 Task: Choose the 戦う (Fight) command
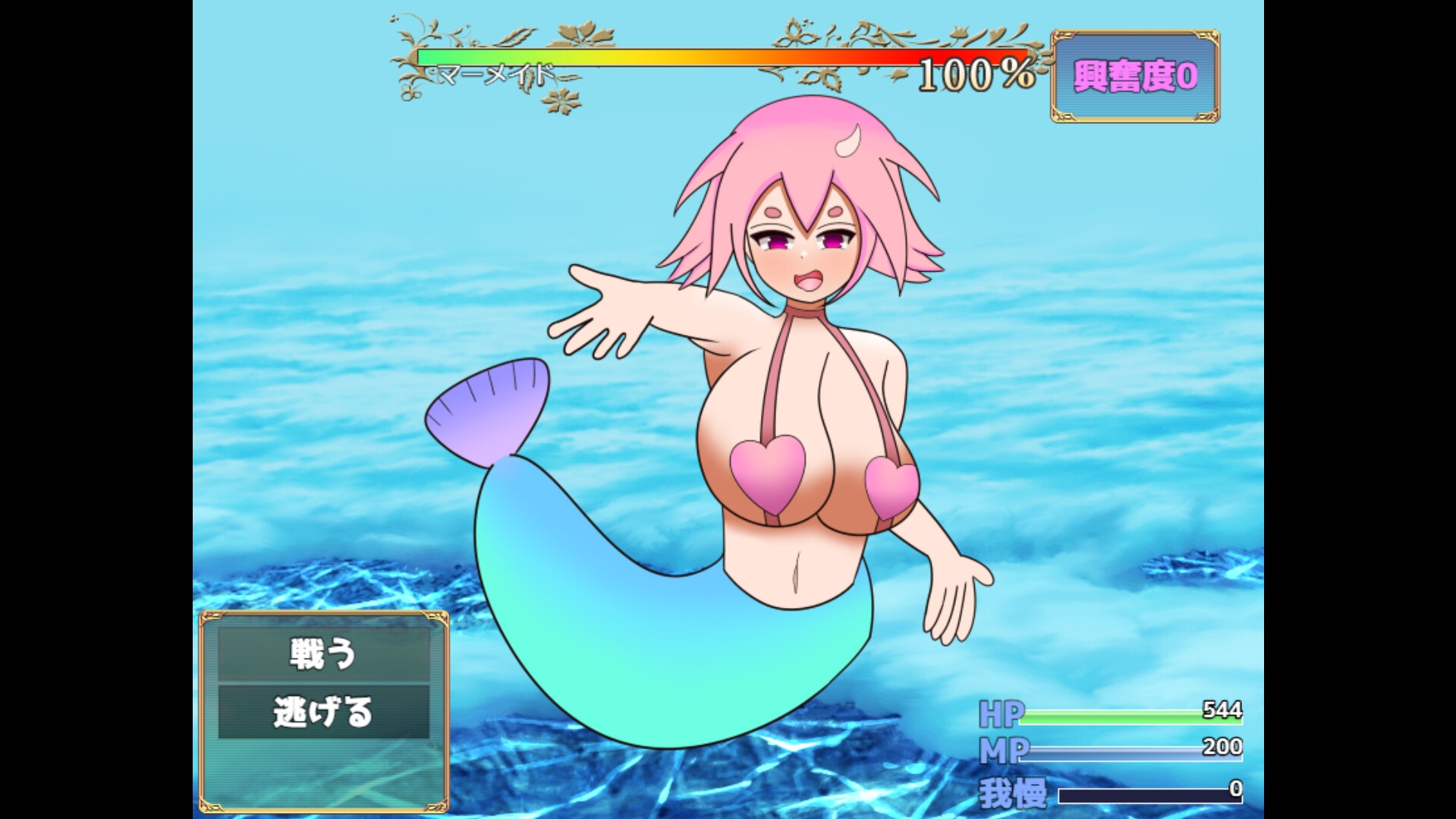(323, 654)
